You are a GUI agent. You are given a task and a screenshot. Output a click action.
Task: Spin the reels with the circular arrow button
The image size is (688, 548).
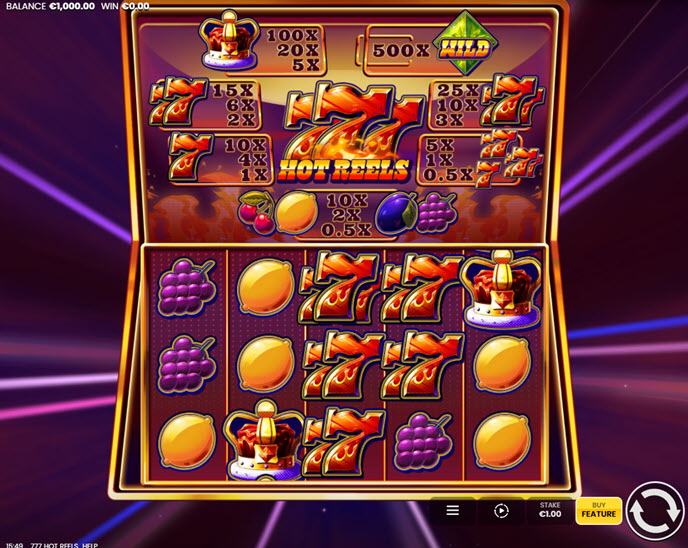[656, 510]
